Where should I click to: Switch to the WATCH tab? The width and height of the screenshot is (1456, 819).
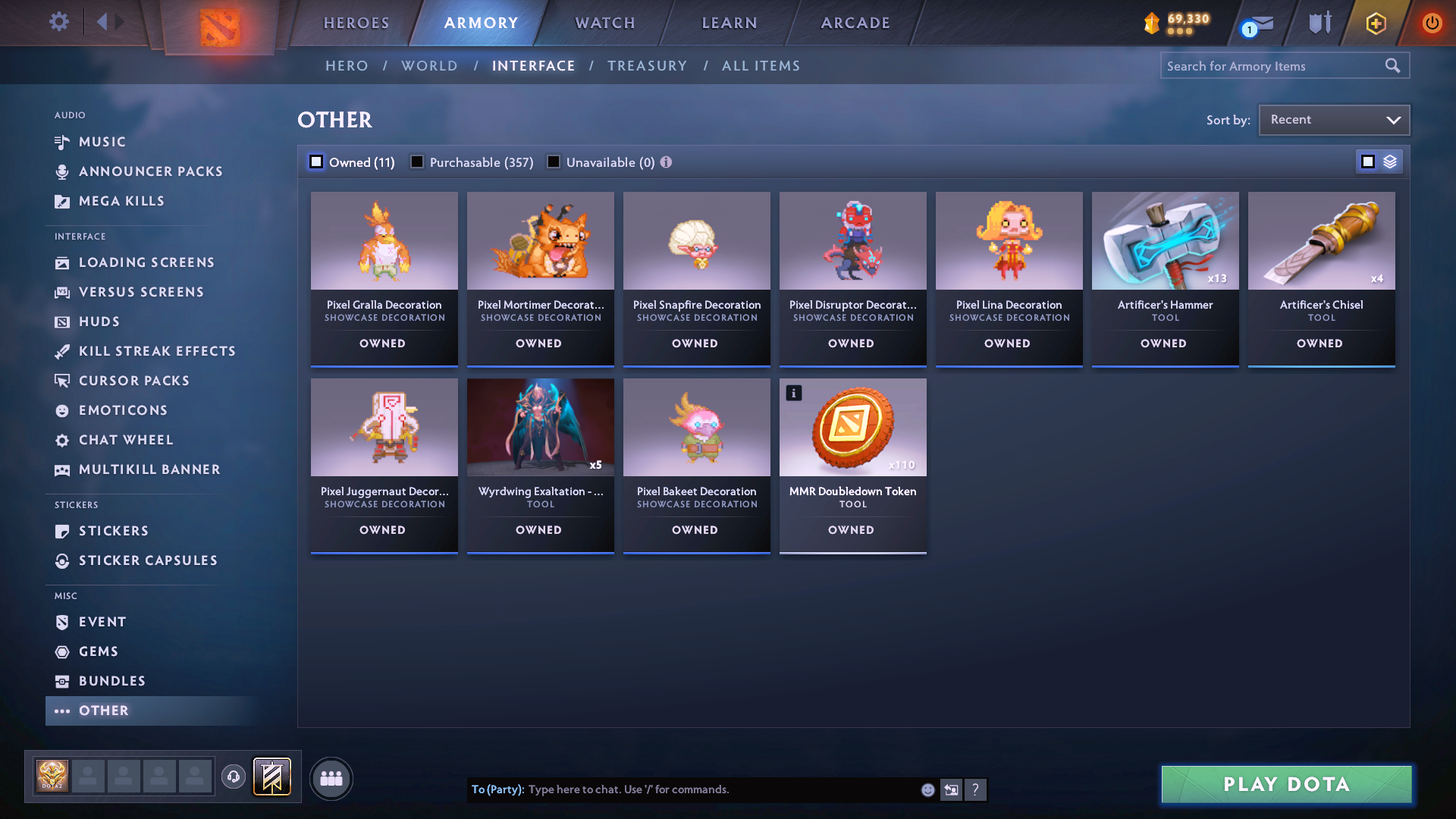(x=604, y=23)
